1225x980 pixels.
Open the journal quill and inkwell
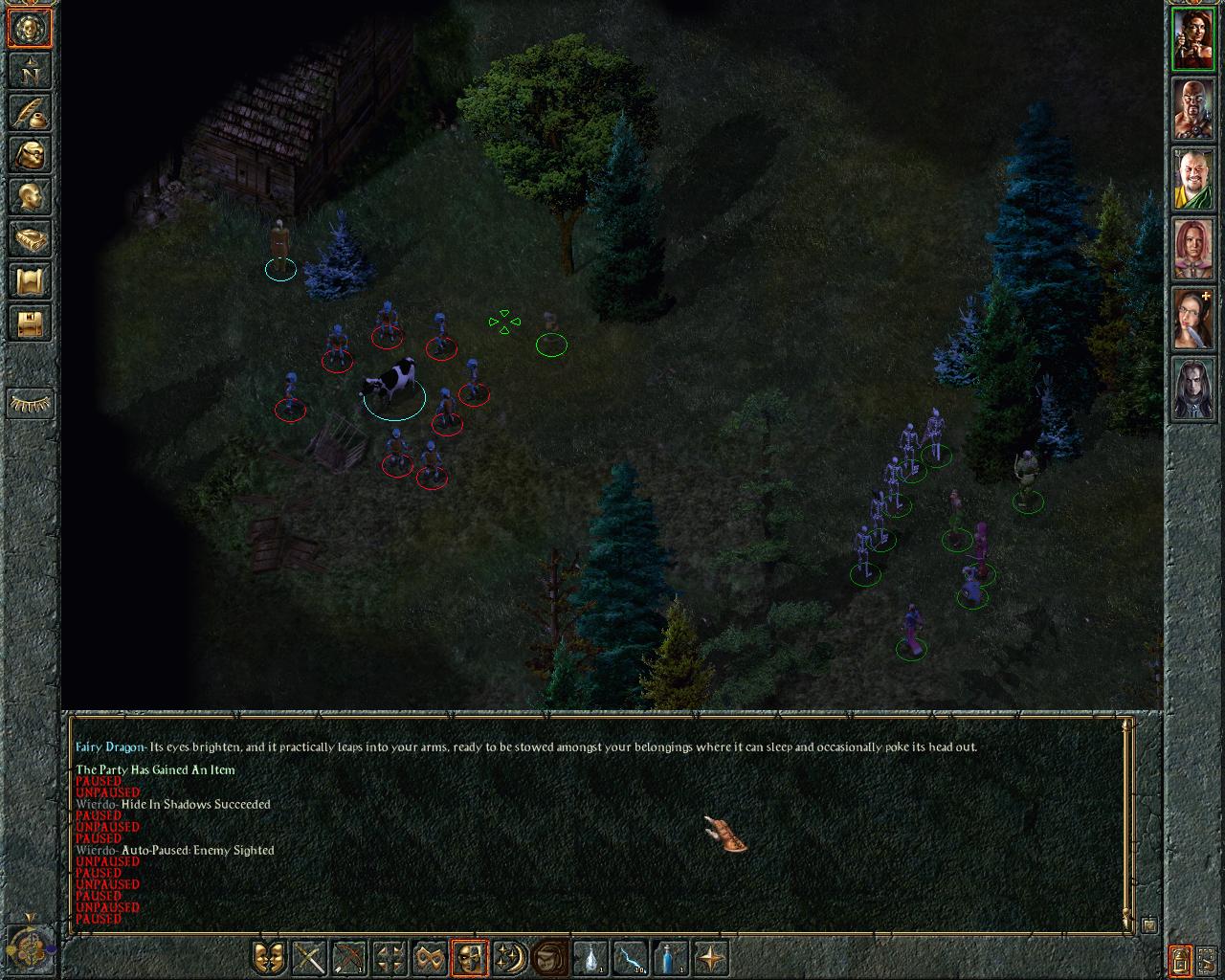30,112
